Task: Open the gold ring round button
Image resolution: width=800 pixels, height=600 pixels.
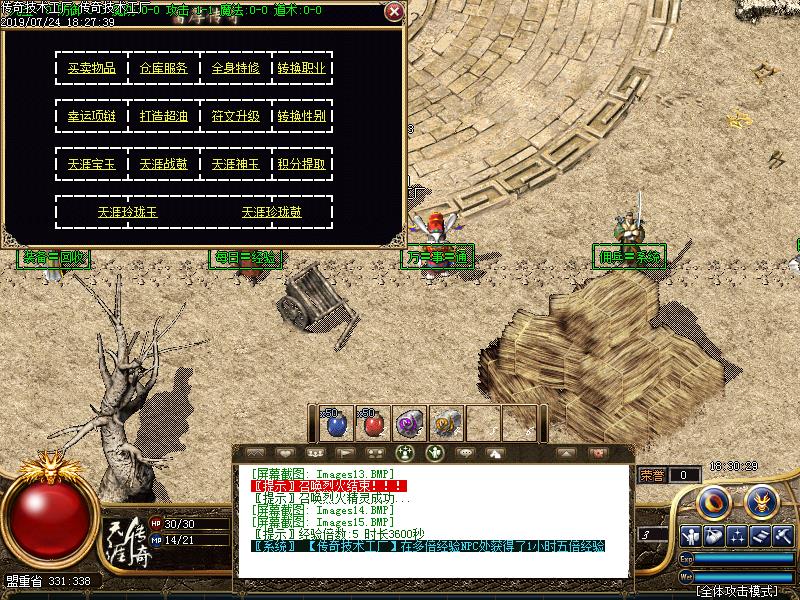Action: click(x=713, y=501)
